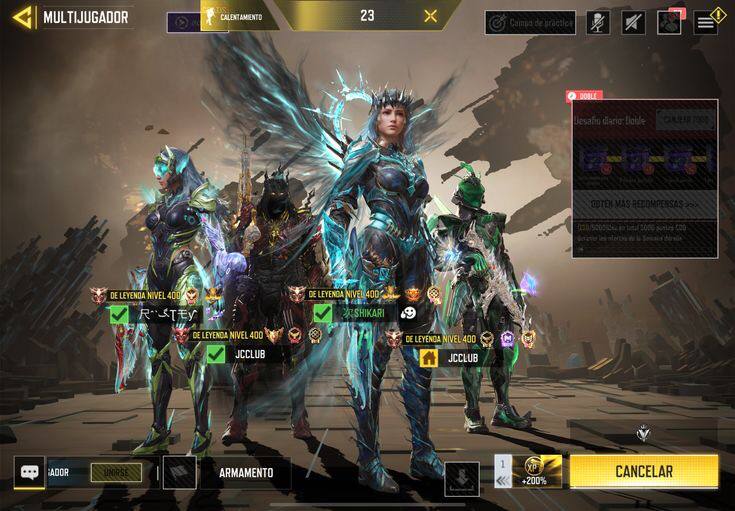The height and width of the screenshot is (511, 735).
Task: Open the Doble event tag
Action: (x=584, y=96)
